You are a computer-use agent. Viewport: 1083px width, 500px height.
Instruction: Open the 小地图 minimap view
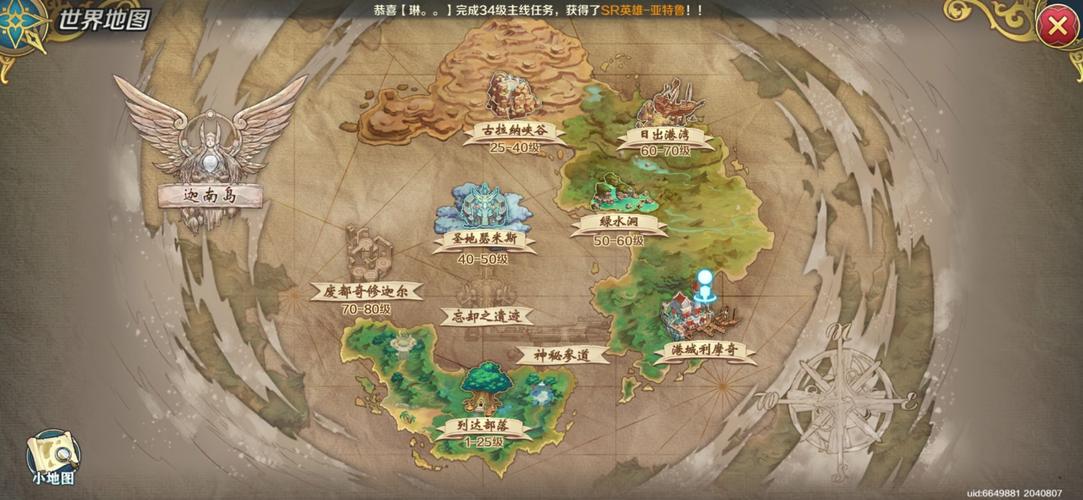point(52,457)
